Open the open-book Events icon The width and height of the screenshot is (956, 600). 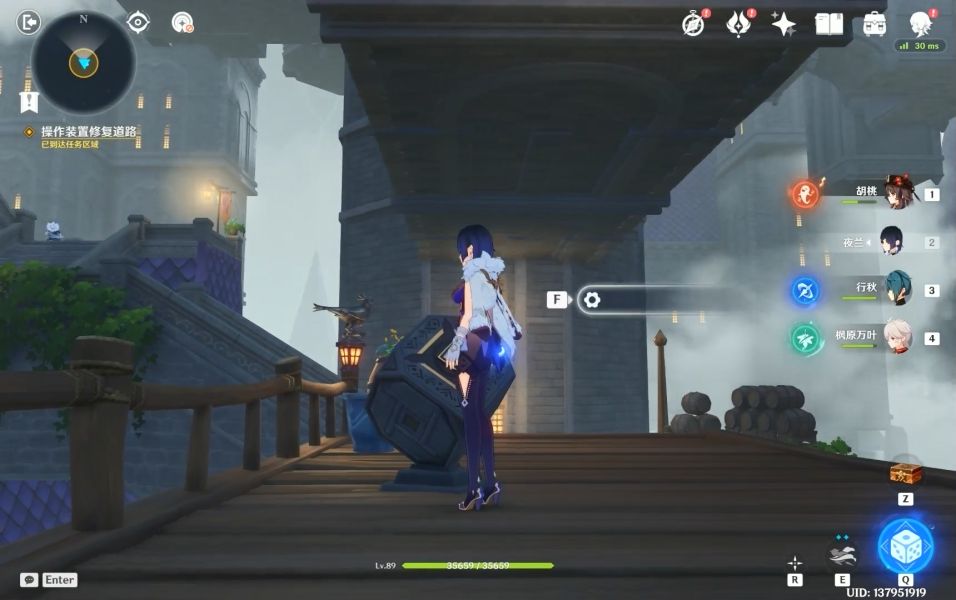829,24
